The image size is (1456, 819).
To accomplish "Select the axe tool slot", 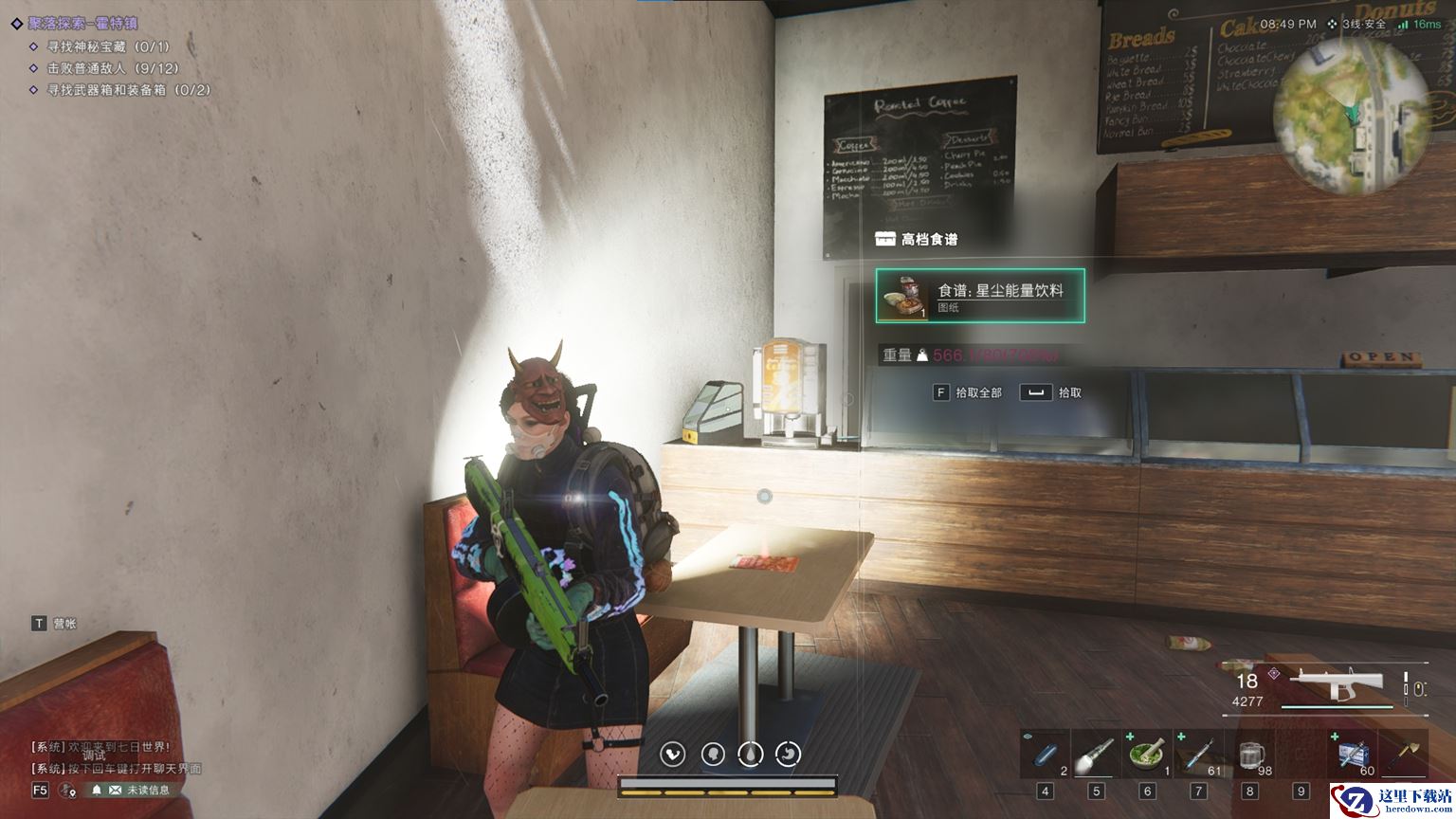I will click(x=1404, y=755).
